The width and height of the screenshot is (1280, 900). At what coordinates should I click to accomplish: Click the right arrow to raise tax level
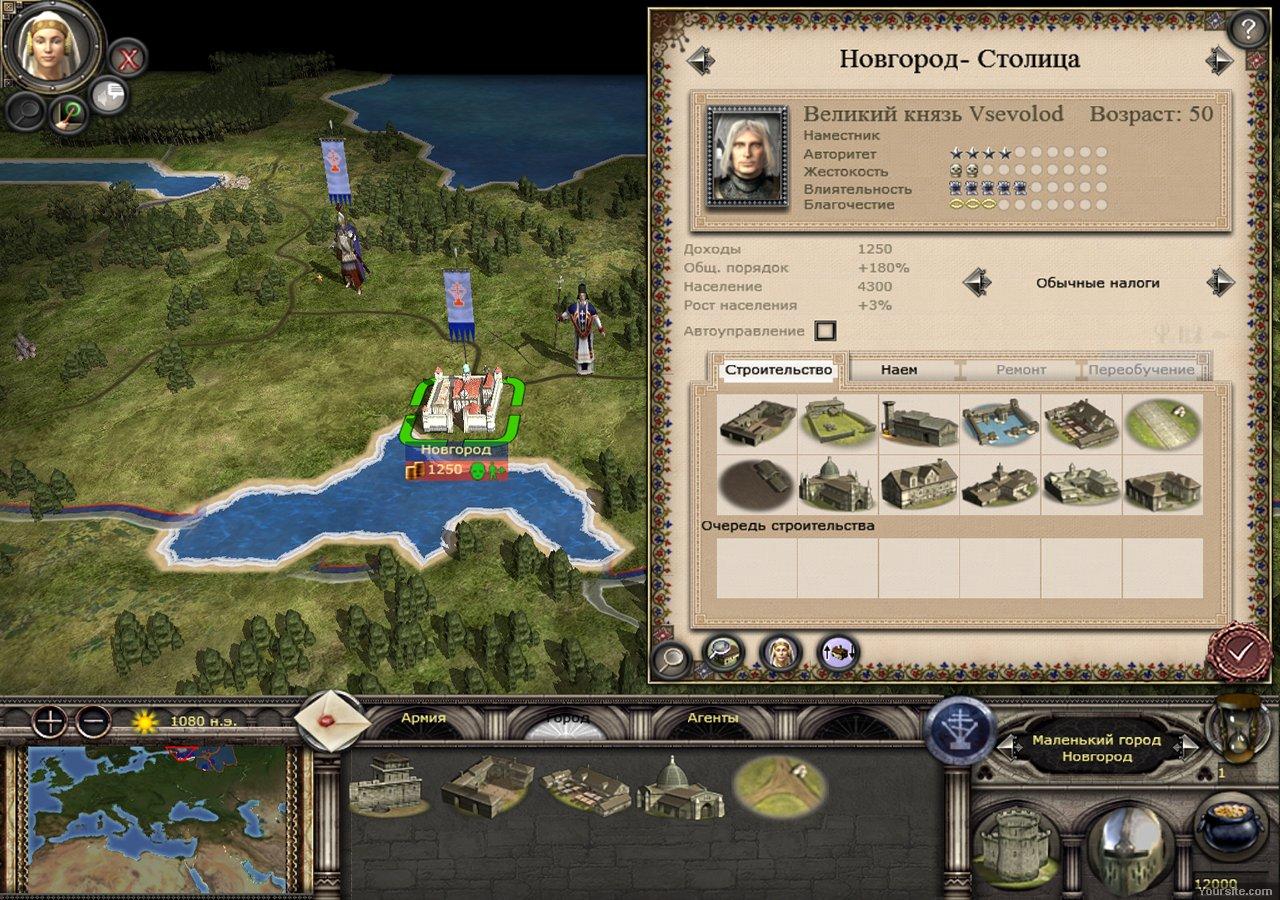[x=1218, y=283]
